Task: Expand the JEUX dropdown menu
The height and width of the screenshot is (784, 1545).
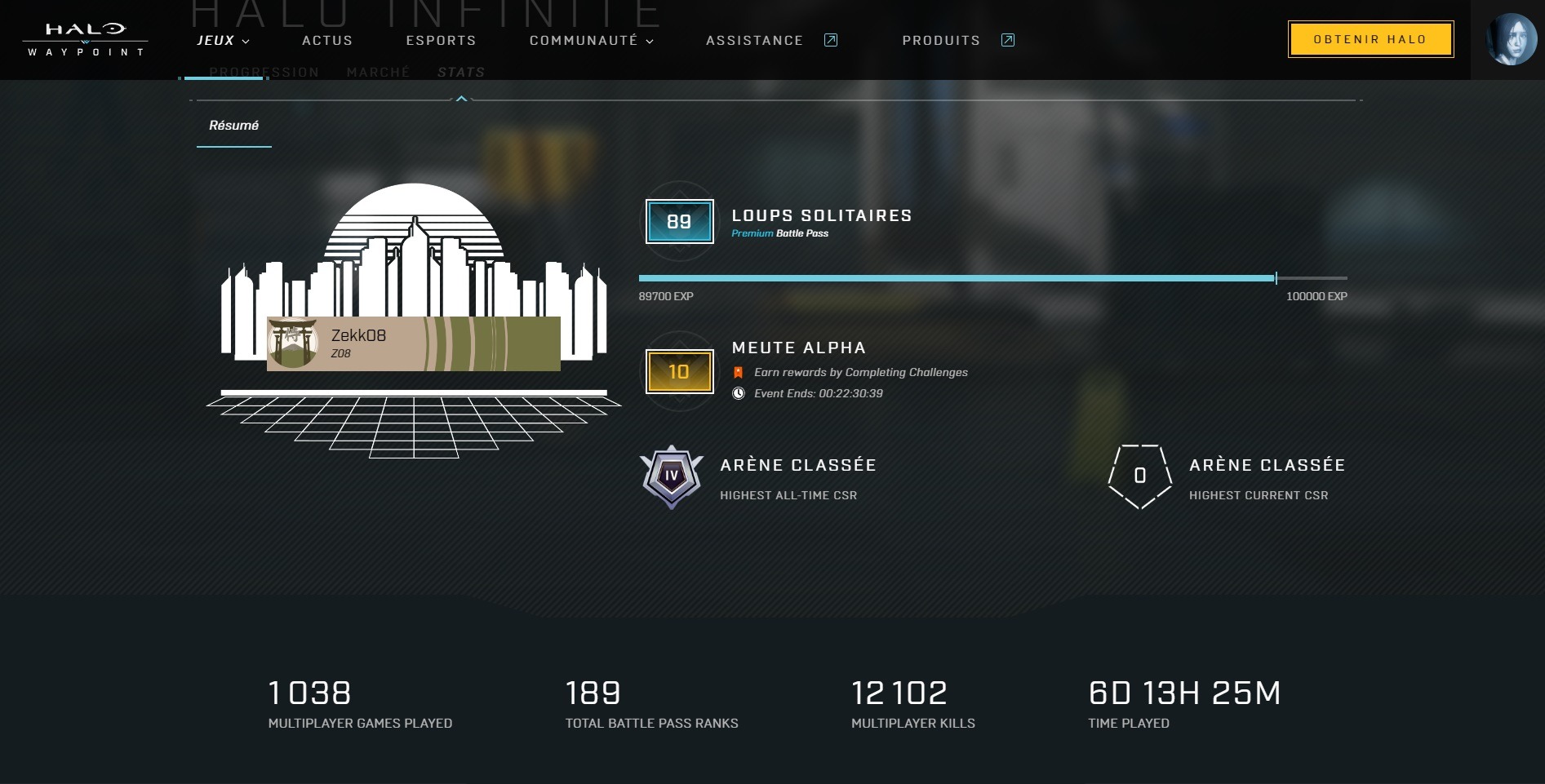Action: click(223, 41)
